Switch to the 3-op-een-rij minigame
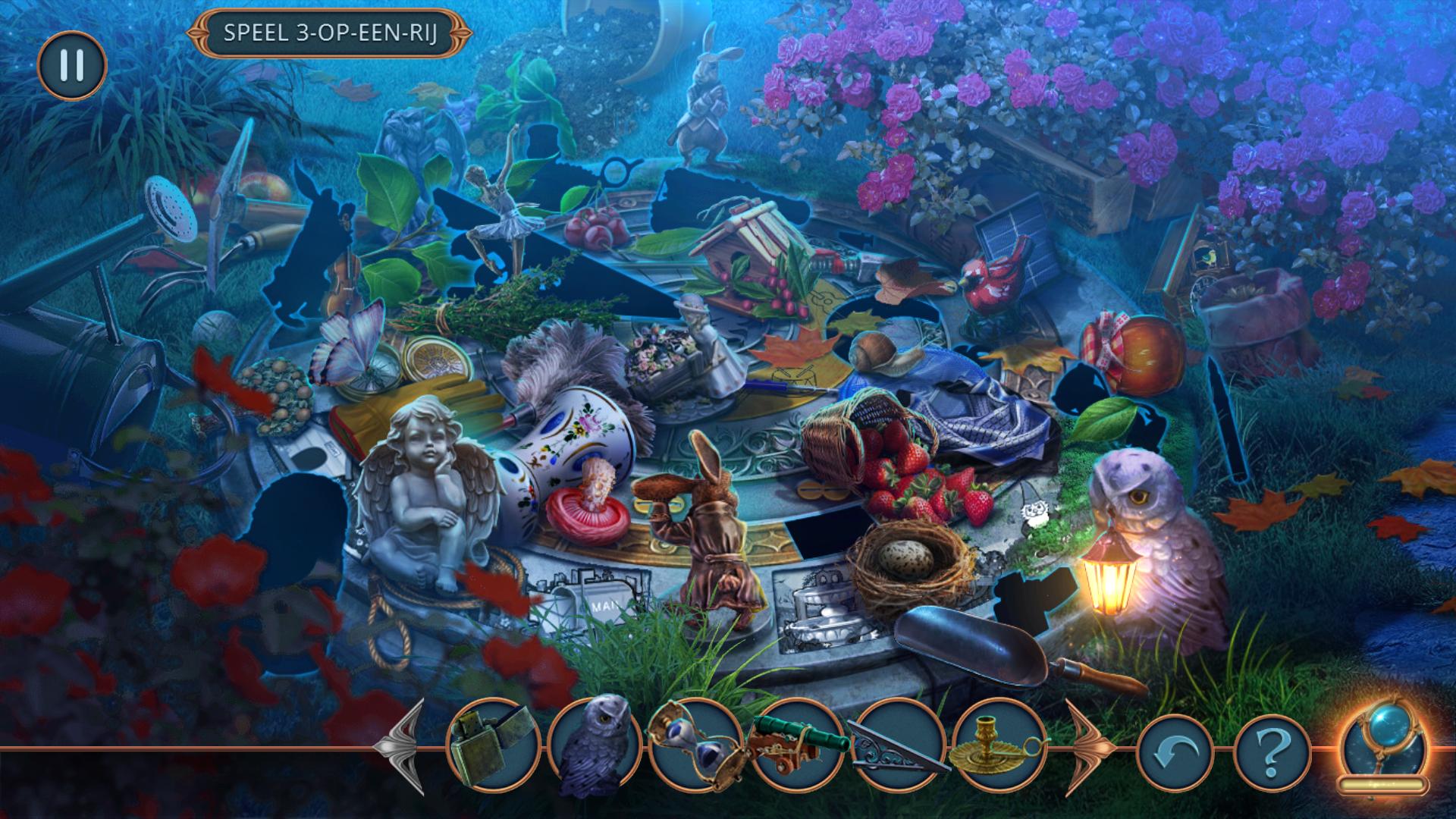 (x=330, y=33)
